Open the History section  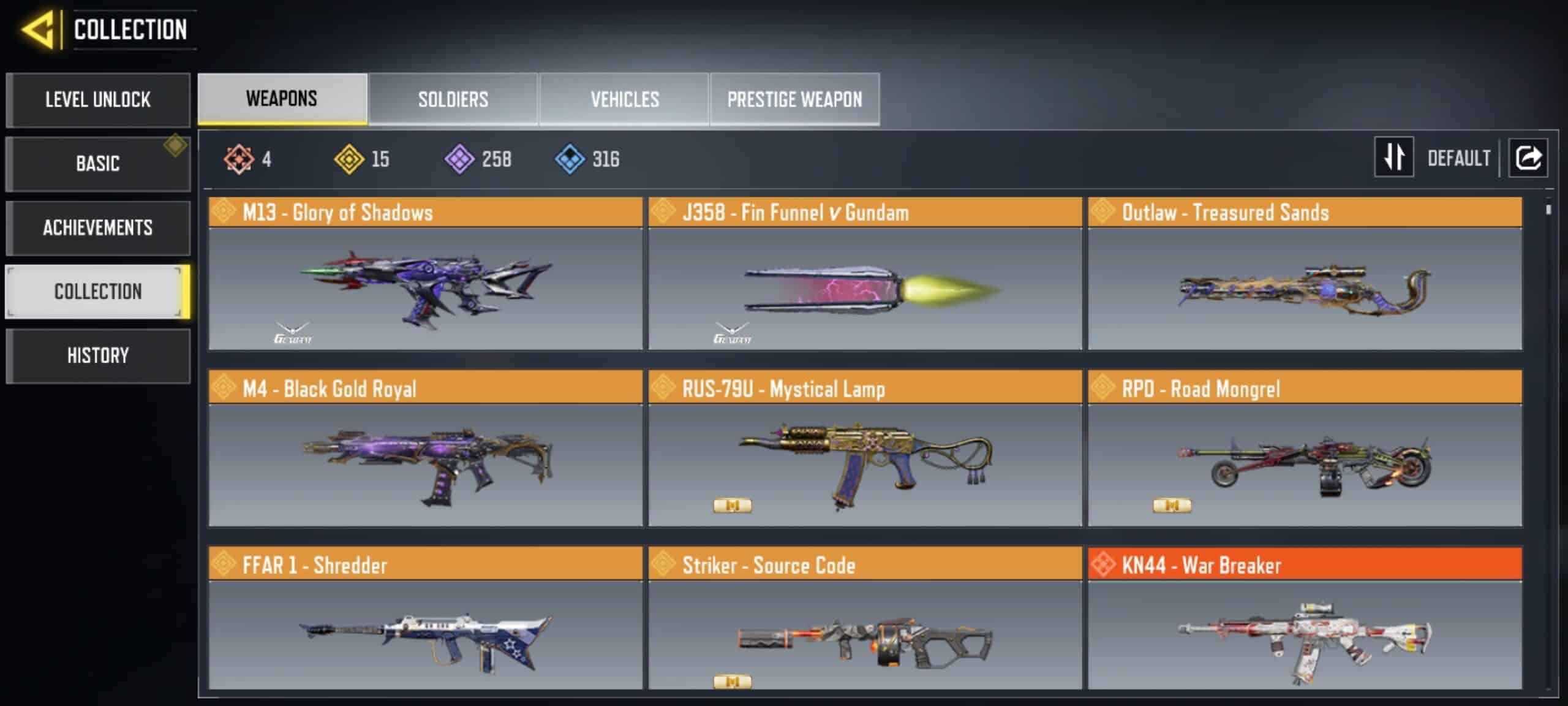point(98,355)
